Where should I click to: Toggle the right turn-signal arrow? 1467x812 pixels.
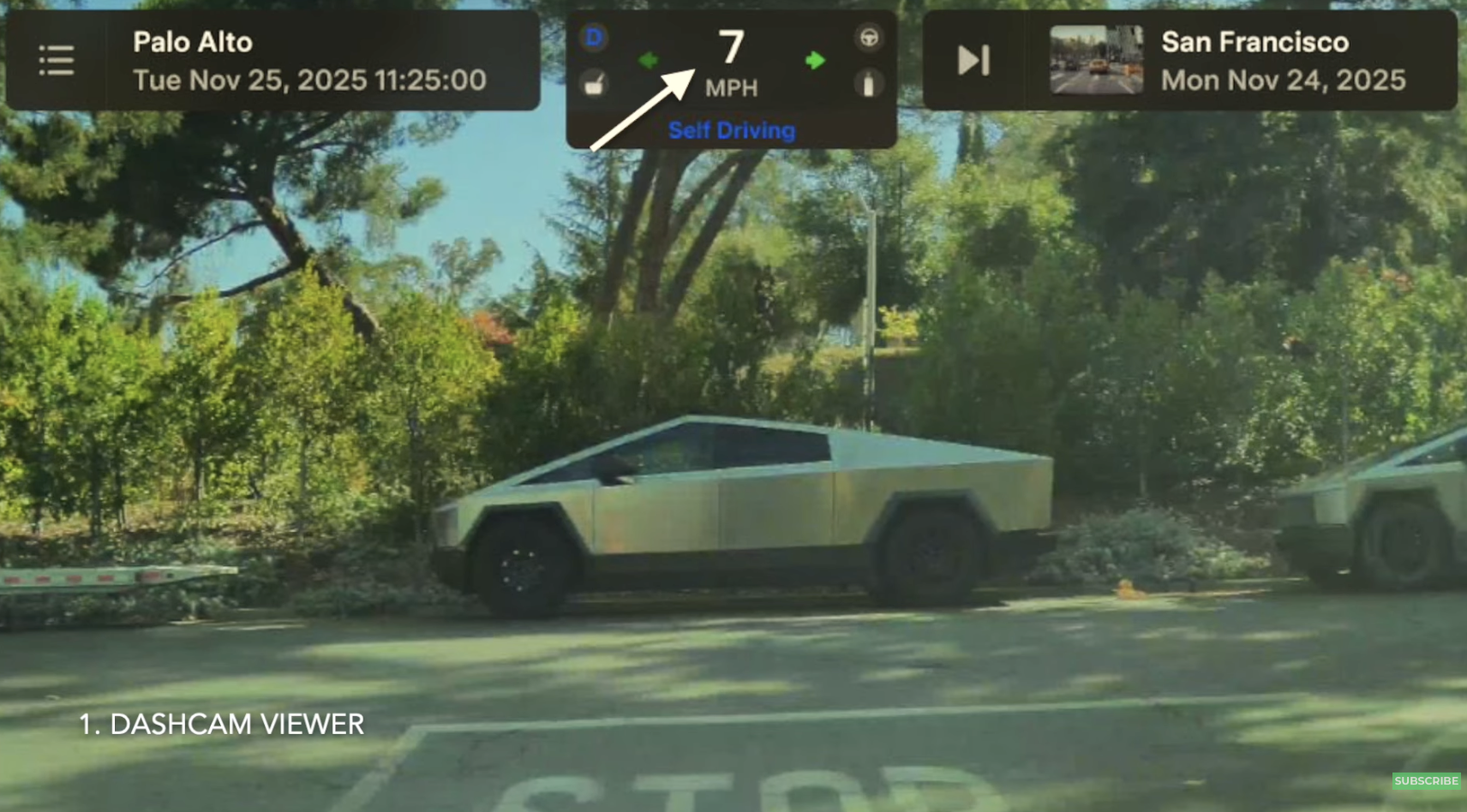click(x=815, y=58)
